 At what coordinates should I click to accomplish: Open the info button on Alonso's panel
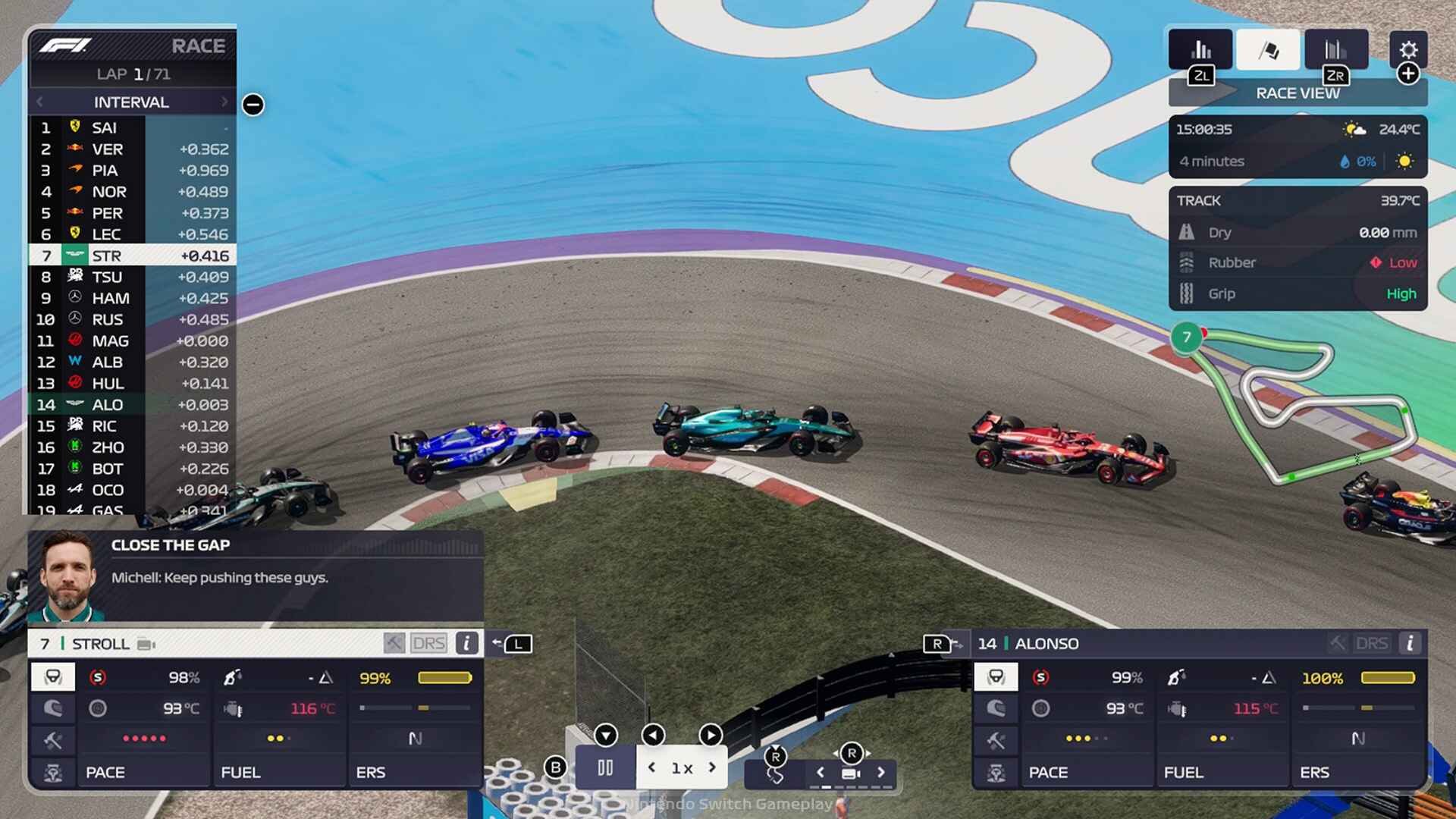click(1410, 645)
